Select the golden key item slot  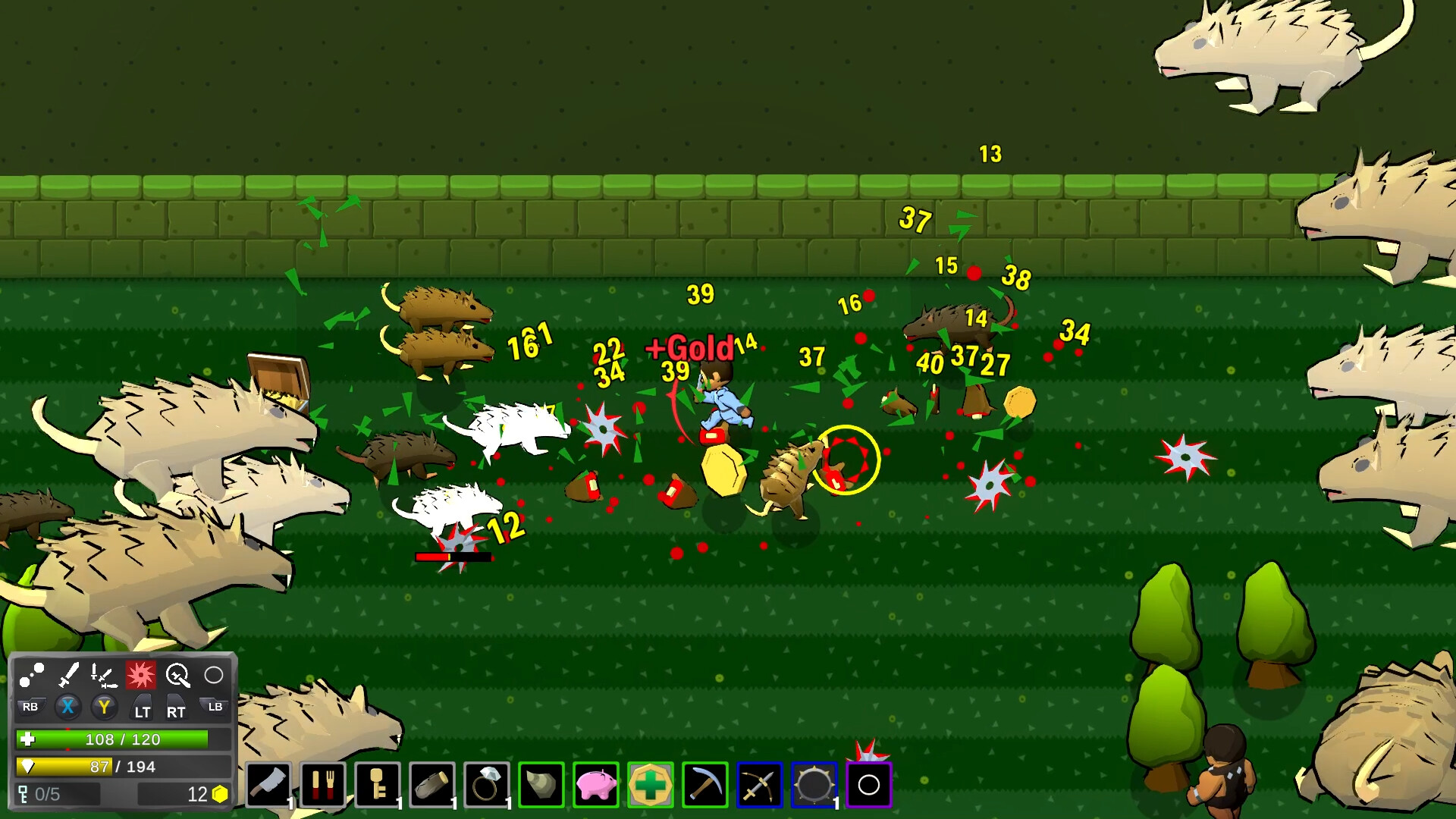(x=376, y=784)
